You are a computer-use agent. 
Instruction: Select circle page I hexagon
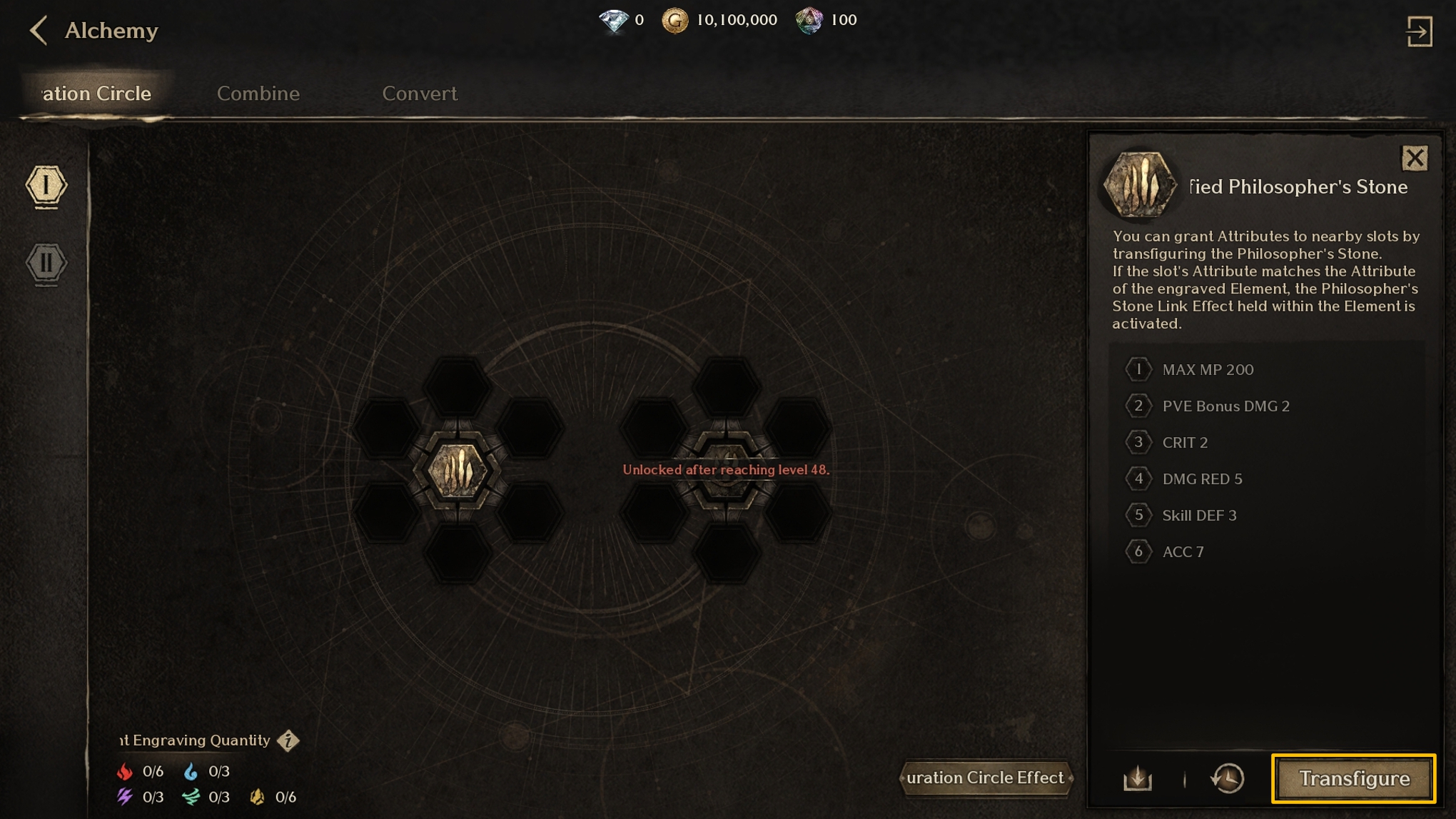coord(46,186)
